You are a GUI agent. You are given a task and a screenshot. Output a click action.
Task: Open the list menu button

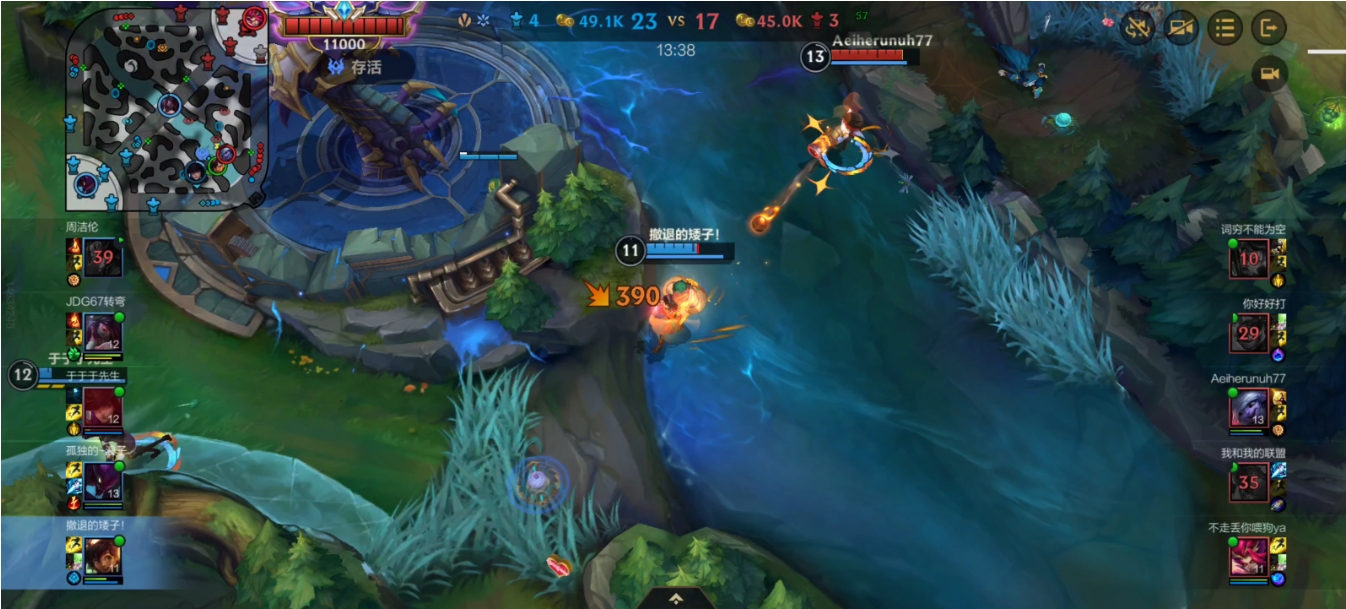[x=1225, y=28]
